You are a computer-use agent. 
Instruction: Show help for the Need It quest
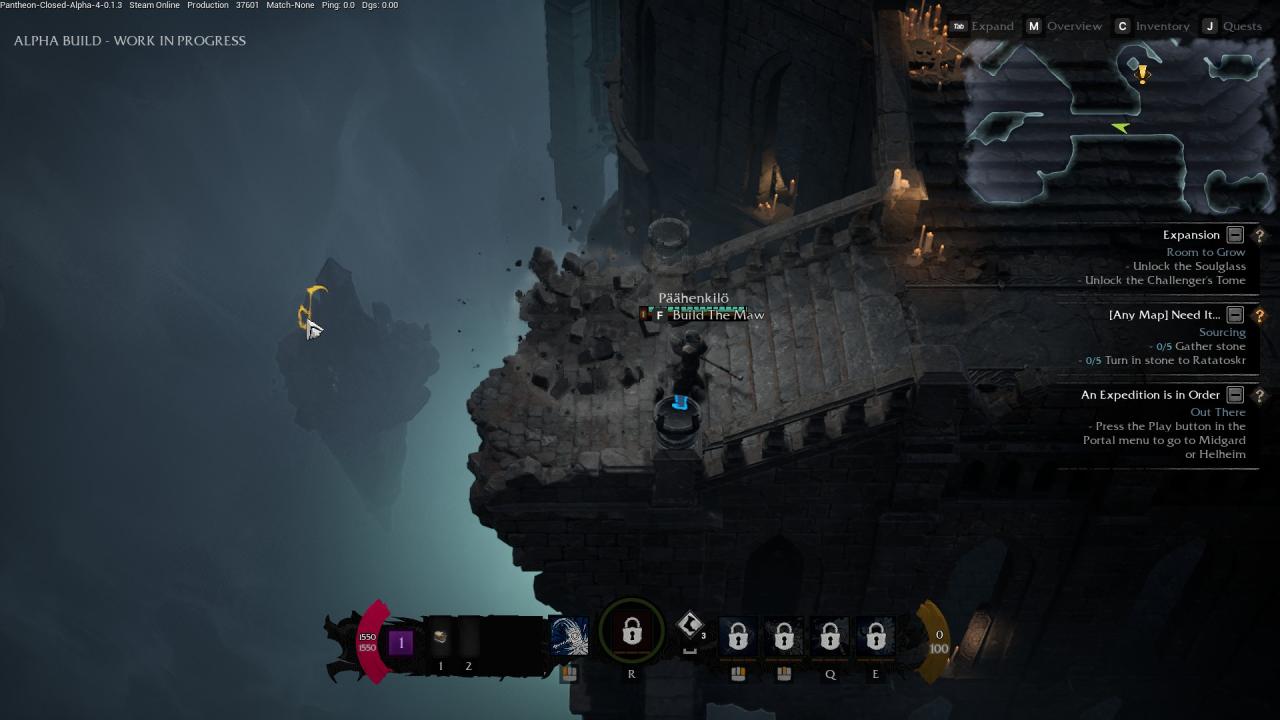pyautogui.click(x=1259, y=315)
